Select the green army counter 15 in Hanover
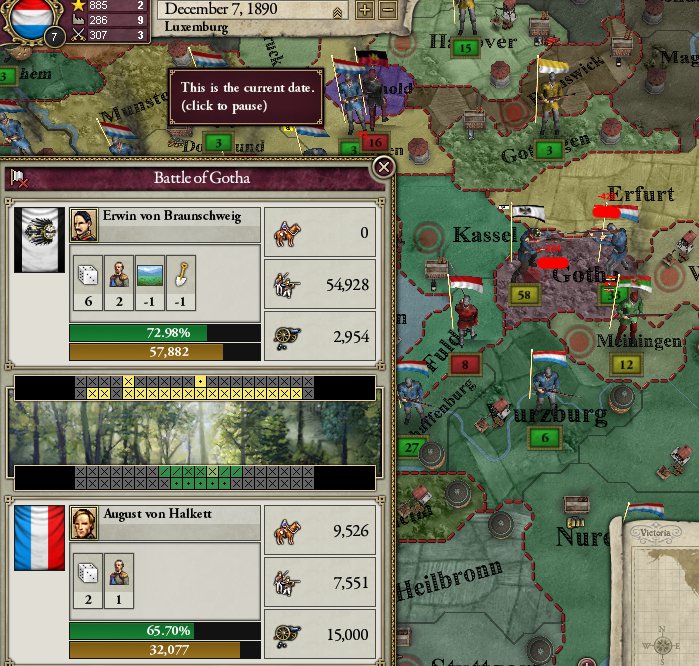The width and height of the screenshot is (699, 666). coord(463,47)
